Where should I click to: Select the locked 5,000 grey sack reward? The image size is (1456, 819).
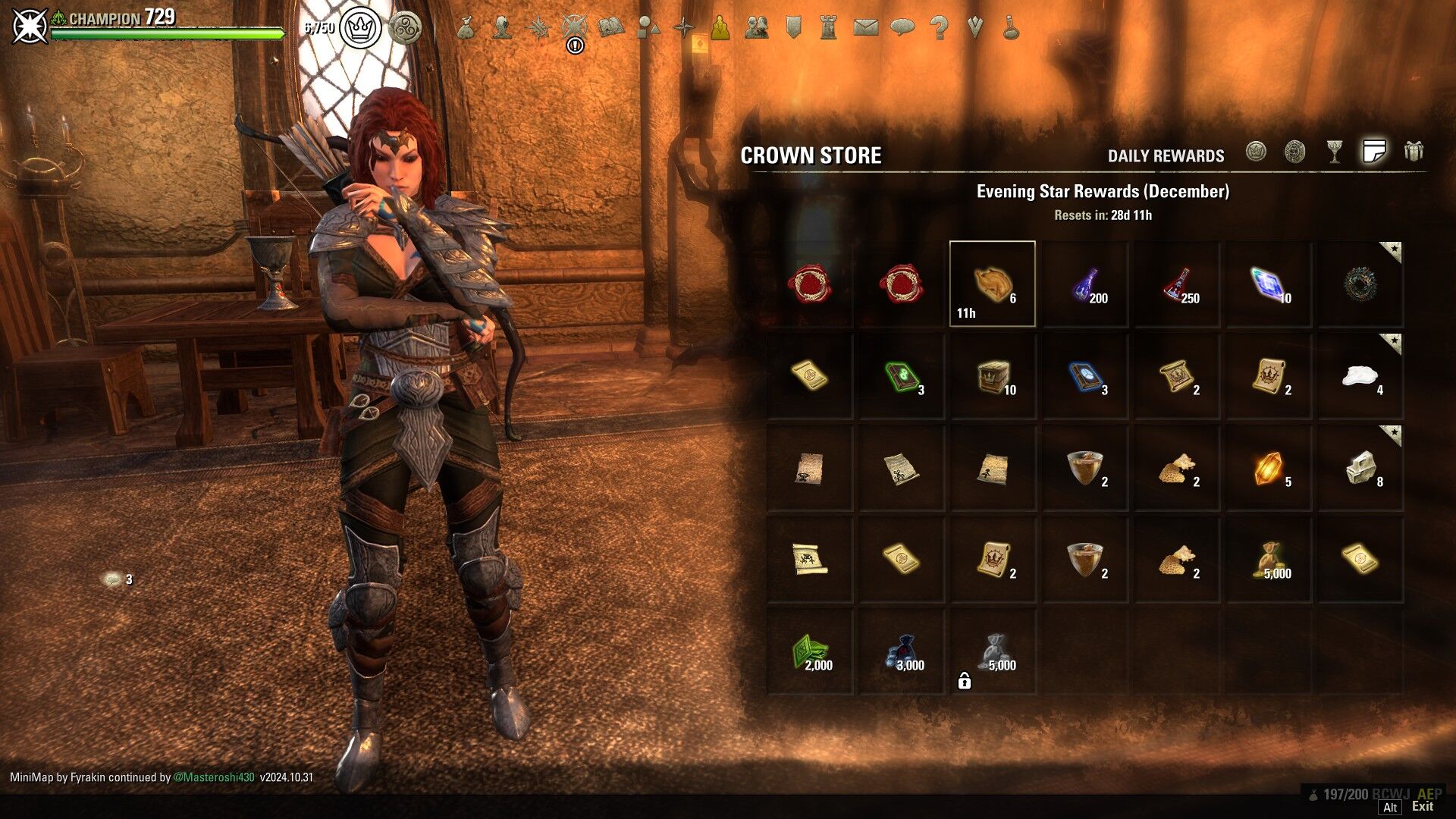click(992, 652)
